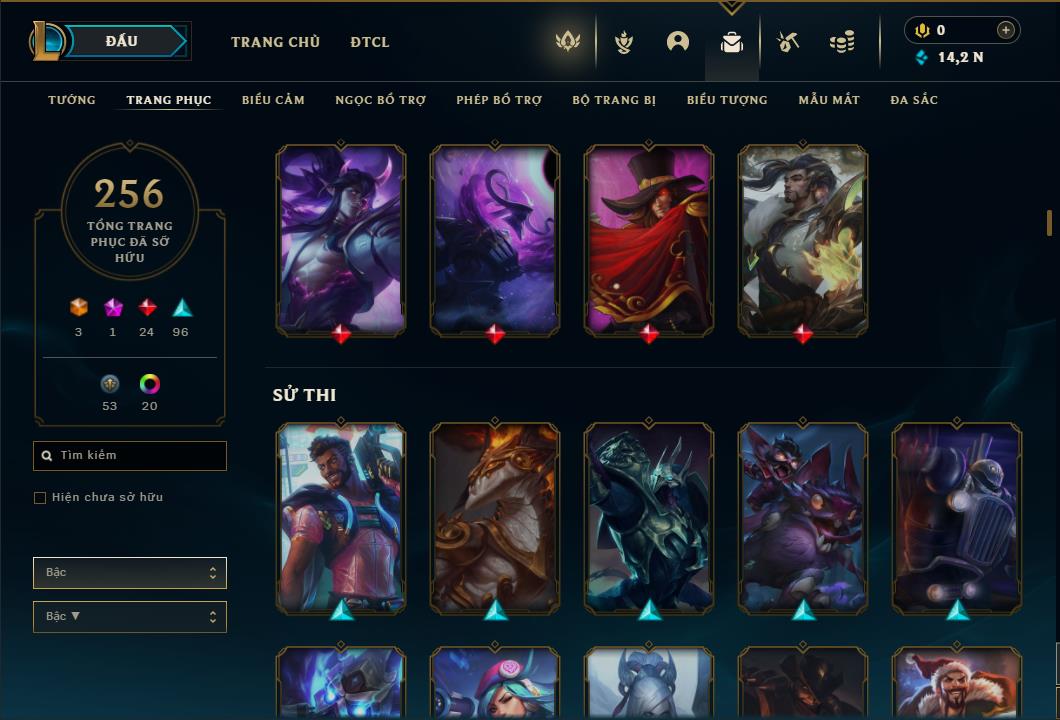The width and height of the screenshot is (1060, 720).
Task: Select the red-caped top hat skin card
Action: [649, 239]
